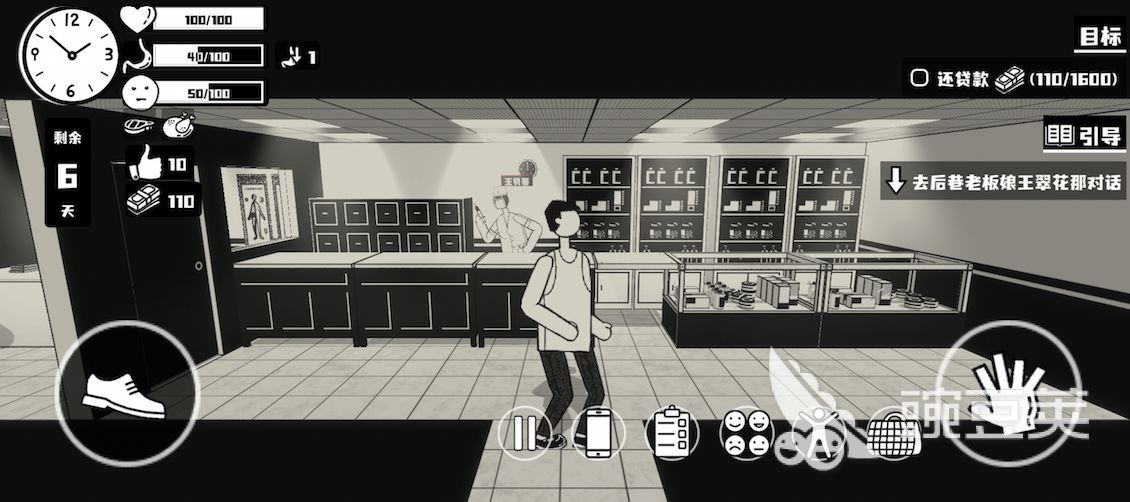This screenshot has height=502, width=1130.
Task: Open the smartphone menu
Action: pyautogui.click(x=598, y=434)
